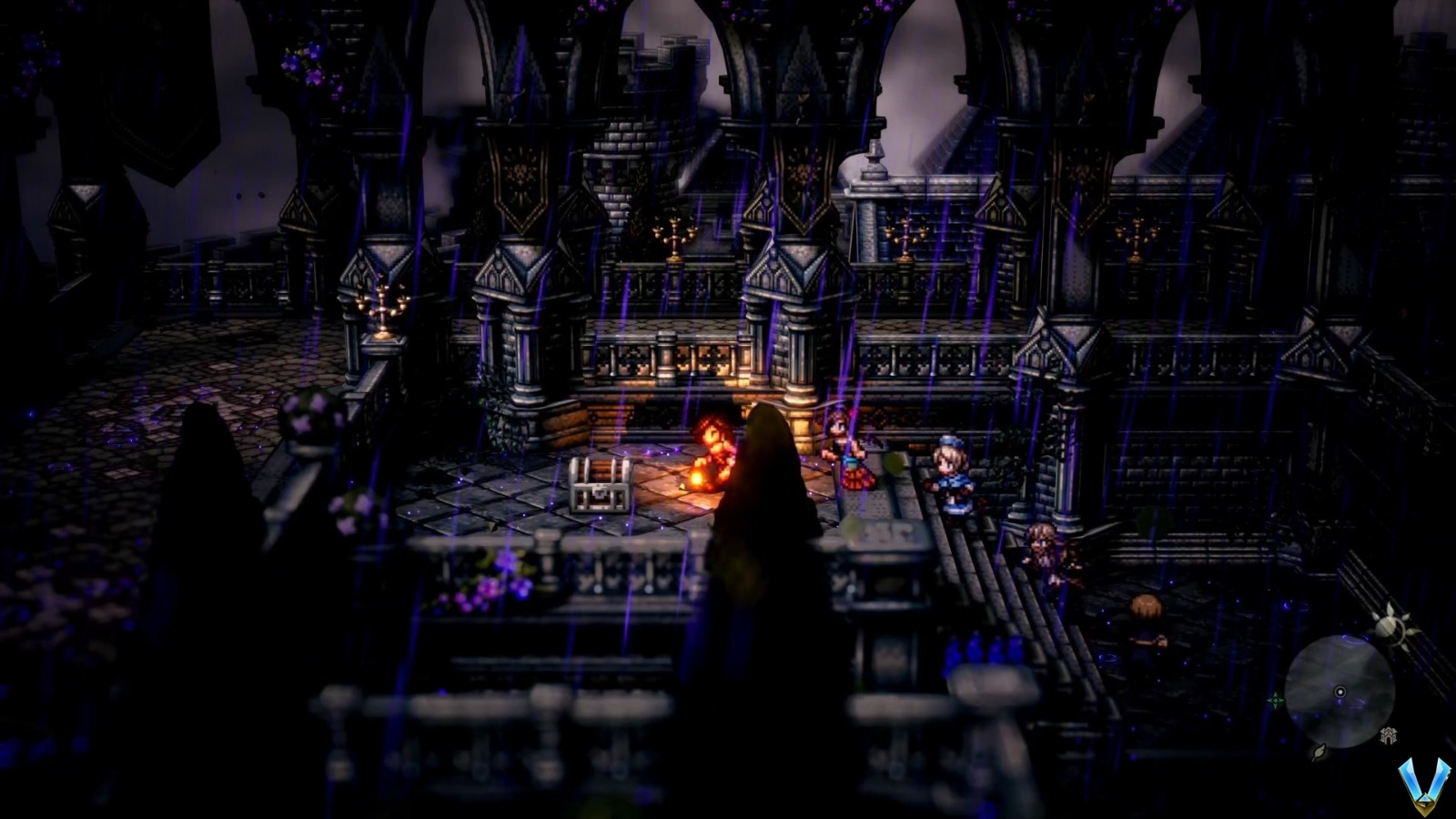This screenshot has width=1456, height=819.
Task: Click the player position dot on the minimap
Action: [x=1340, y=692]
